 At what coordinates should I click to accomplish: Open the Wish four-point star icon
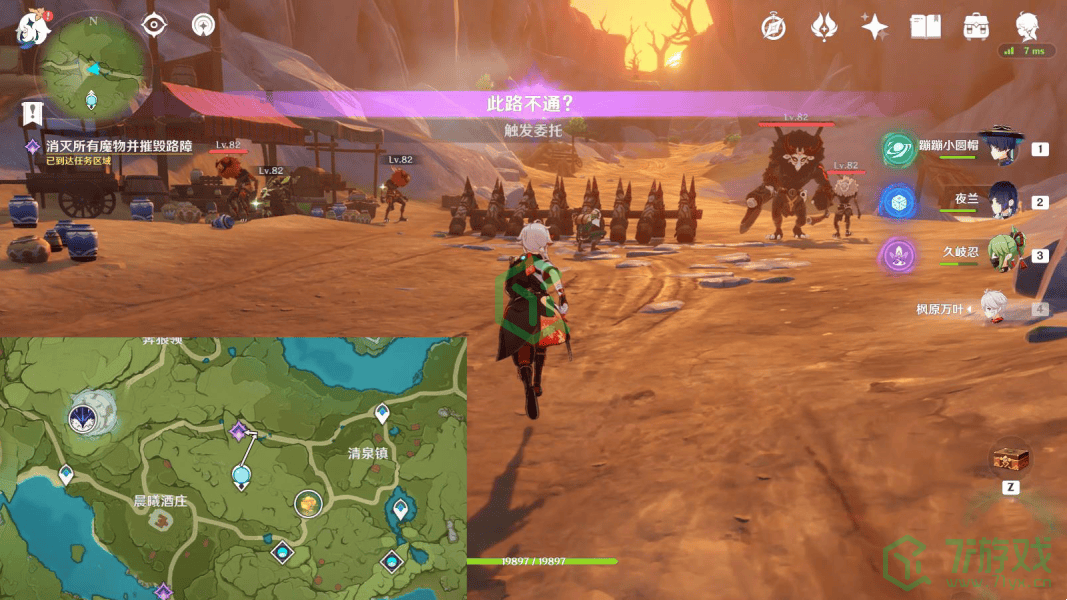click(x=875, y=27)
